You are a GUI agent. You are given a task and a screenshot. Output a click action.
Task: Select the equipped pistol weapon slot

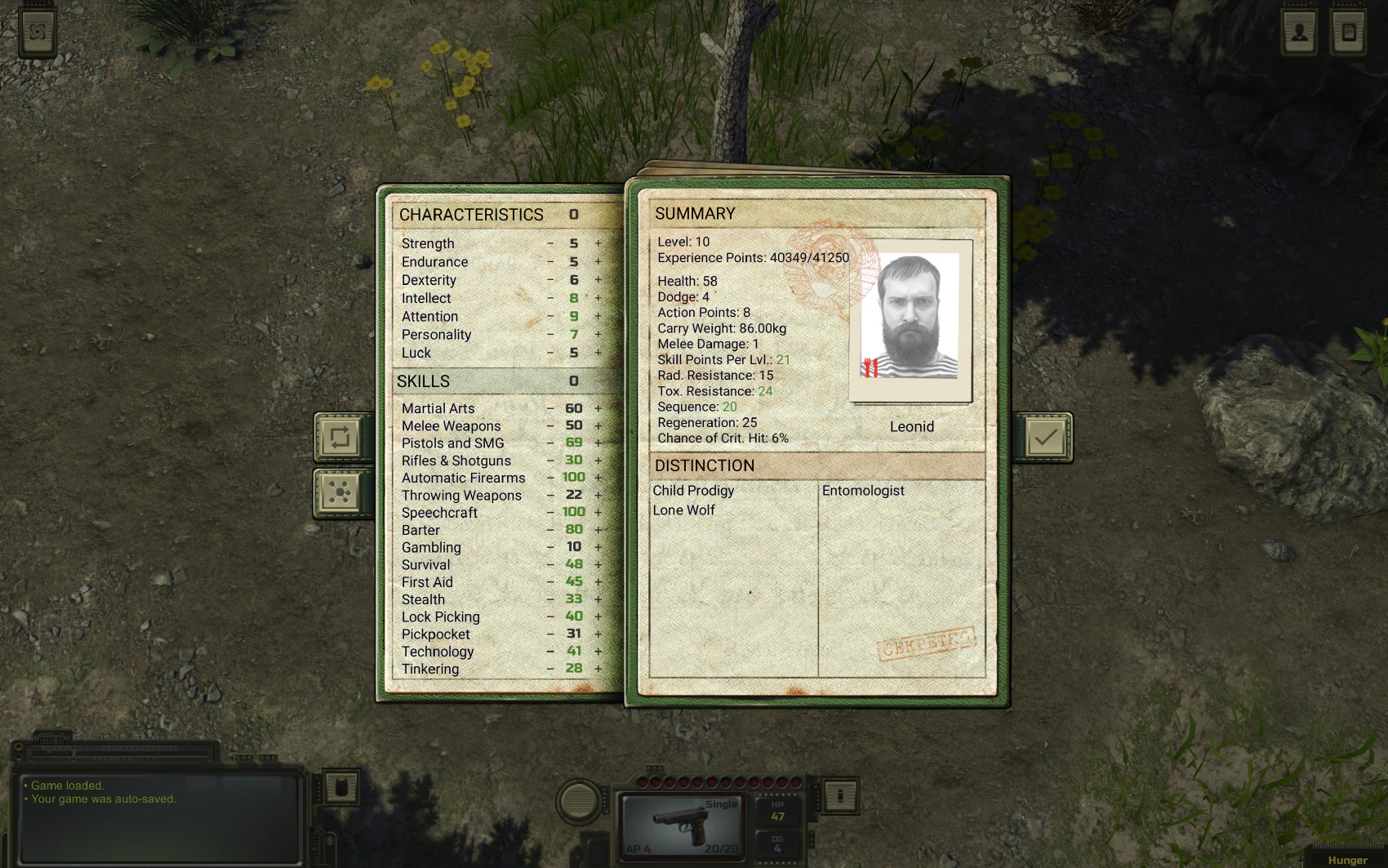click(x=681, y=825)
